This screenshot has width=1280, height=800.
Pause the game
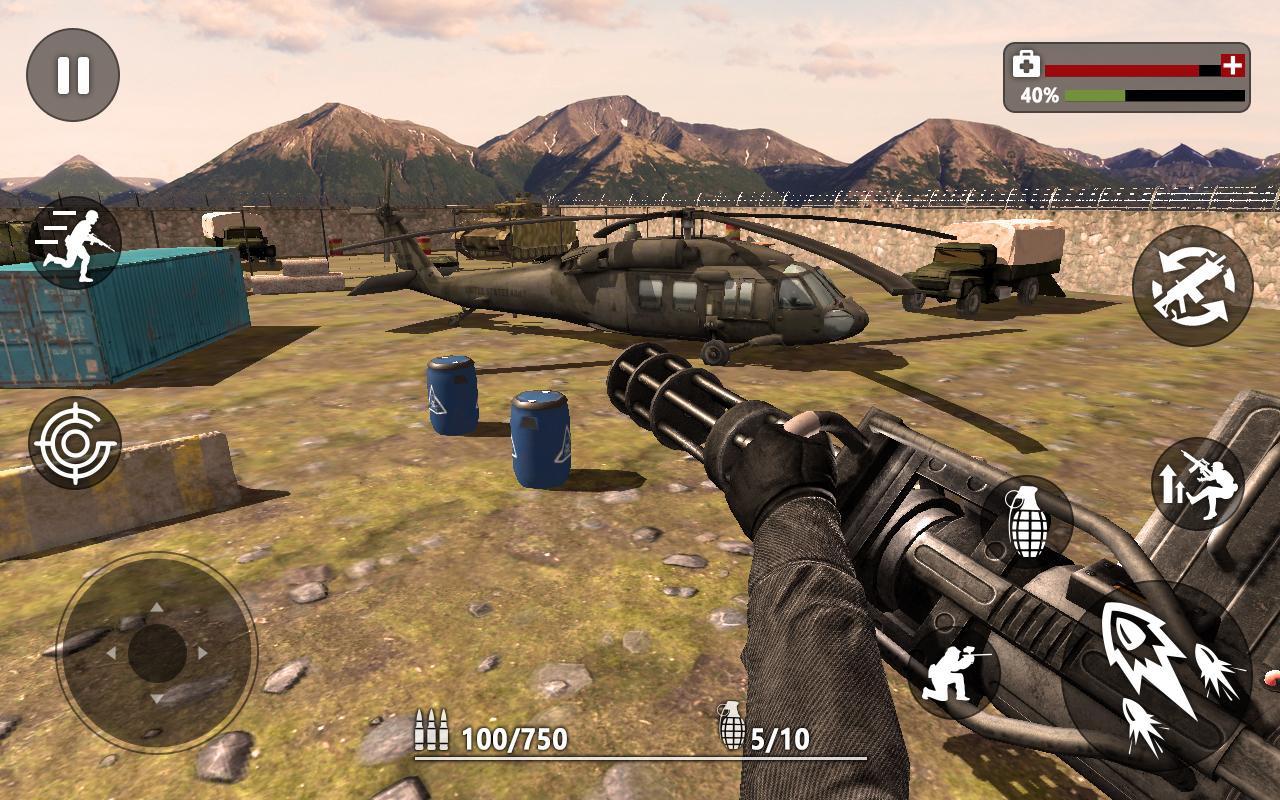tap(73, 75)
